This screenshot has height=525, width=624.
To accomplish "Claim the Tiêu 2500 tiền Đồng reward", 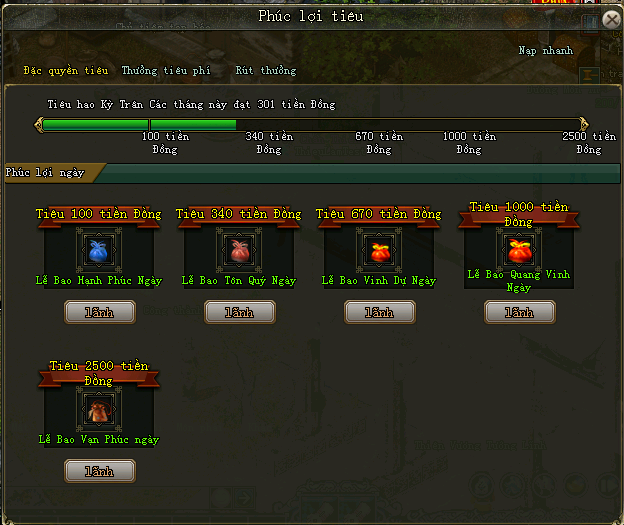I will pyautogui.click(x=99, y=470).
